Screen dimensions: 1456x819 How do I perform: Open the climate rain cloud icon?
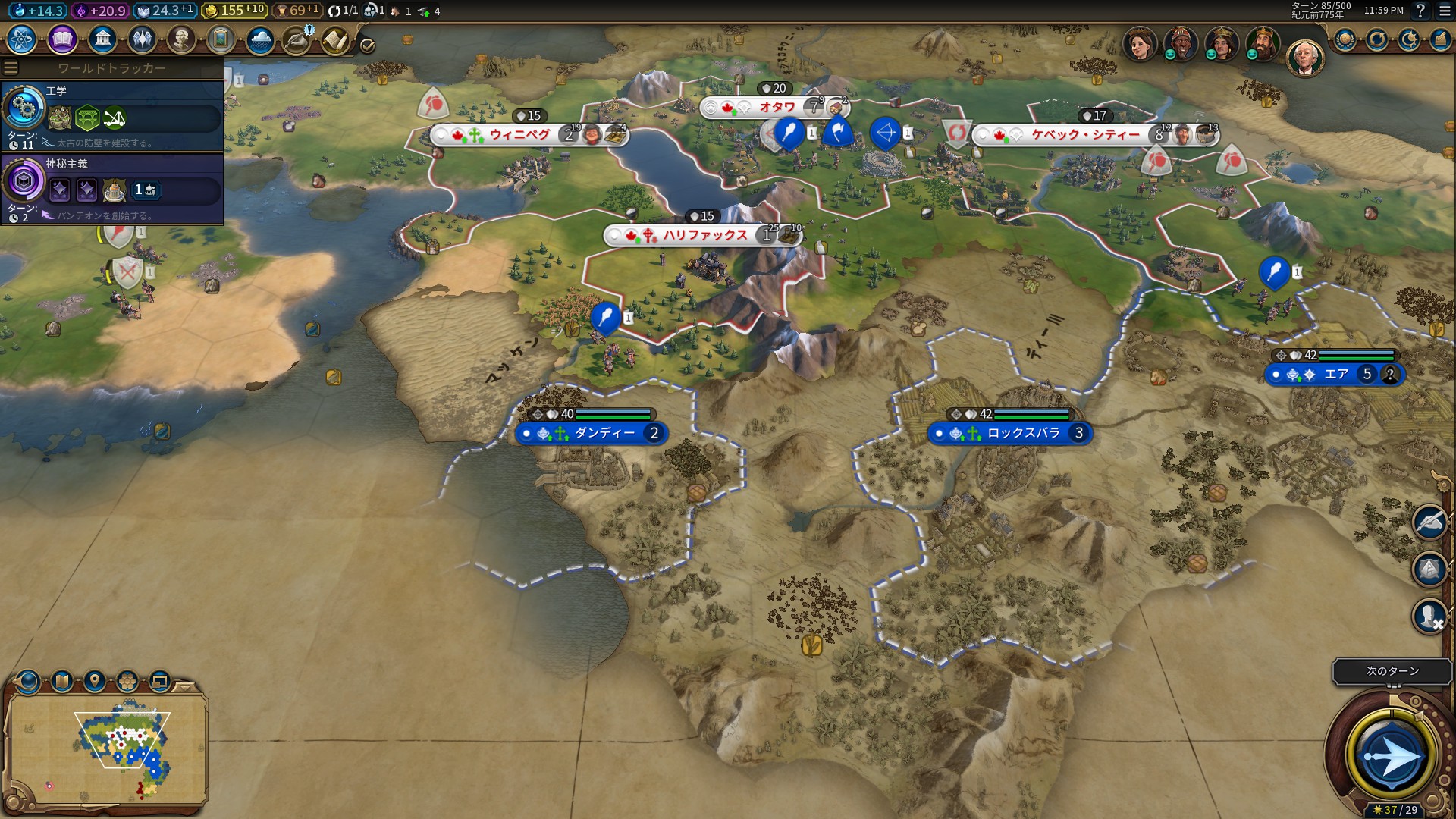(x=259, y=39)
